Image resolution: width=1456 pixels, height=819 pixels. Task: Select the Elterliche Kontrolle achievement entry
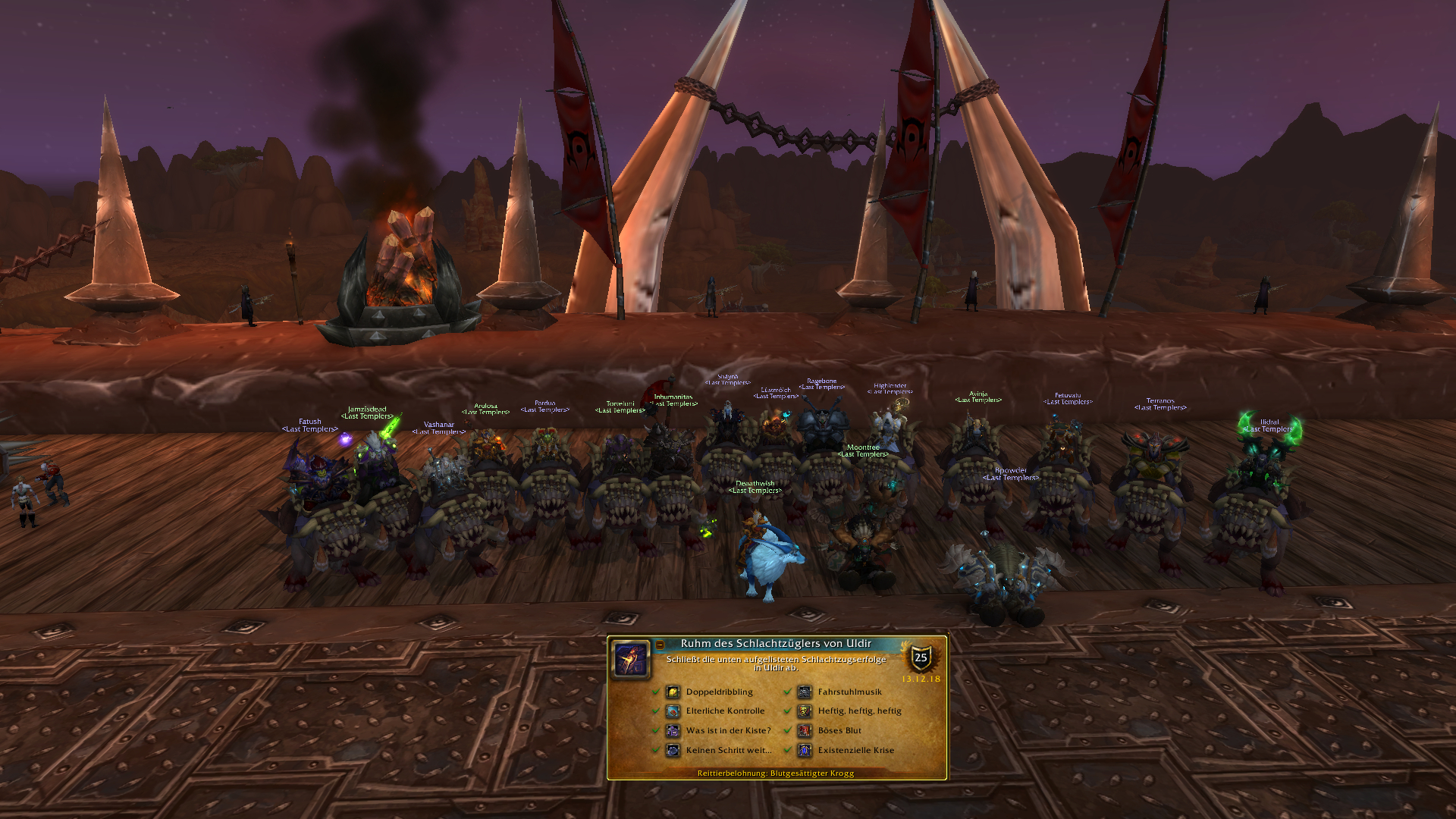coord(724,711)
